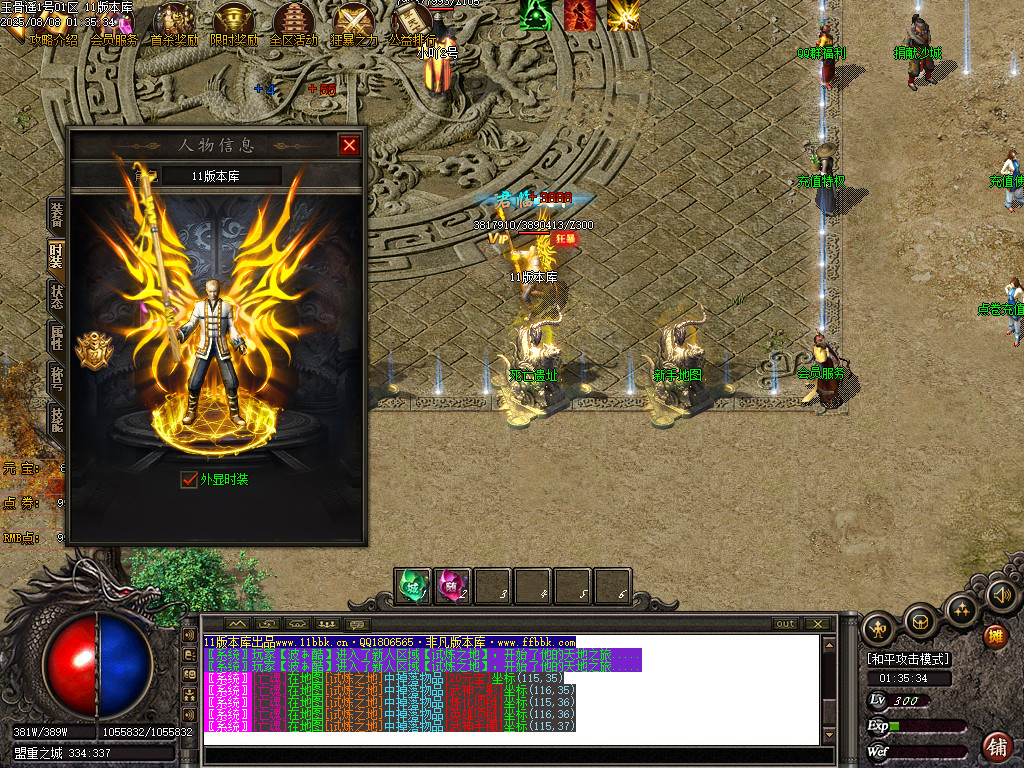Screen dimensions: 1024x768
Task: Use the green gem in hotbar slot 1
Action: (412, 585)
